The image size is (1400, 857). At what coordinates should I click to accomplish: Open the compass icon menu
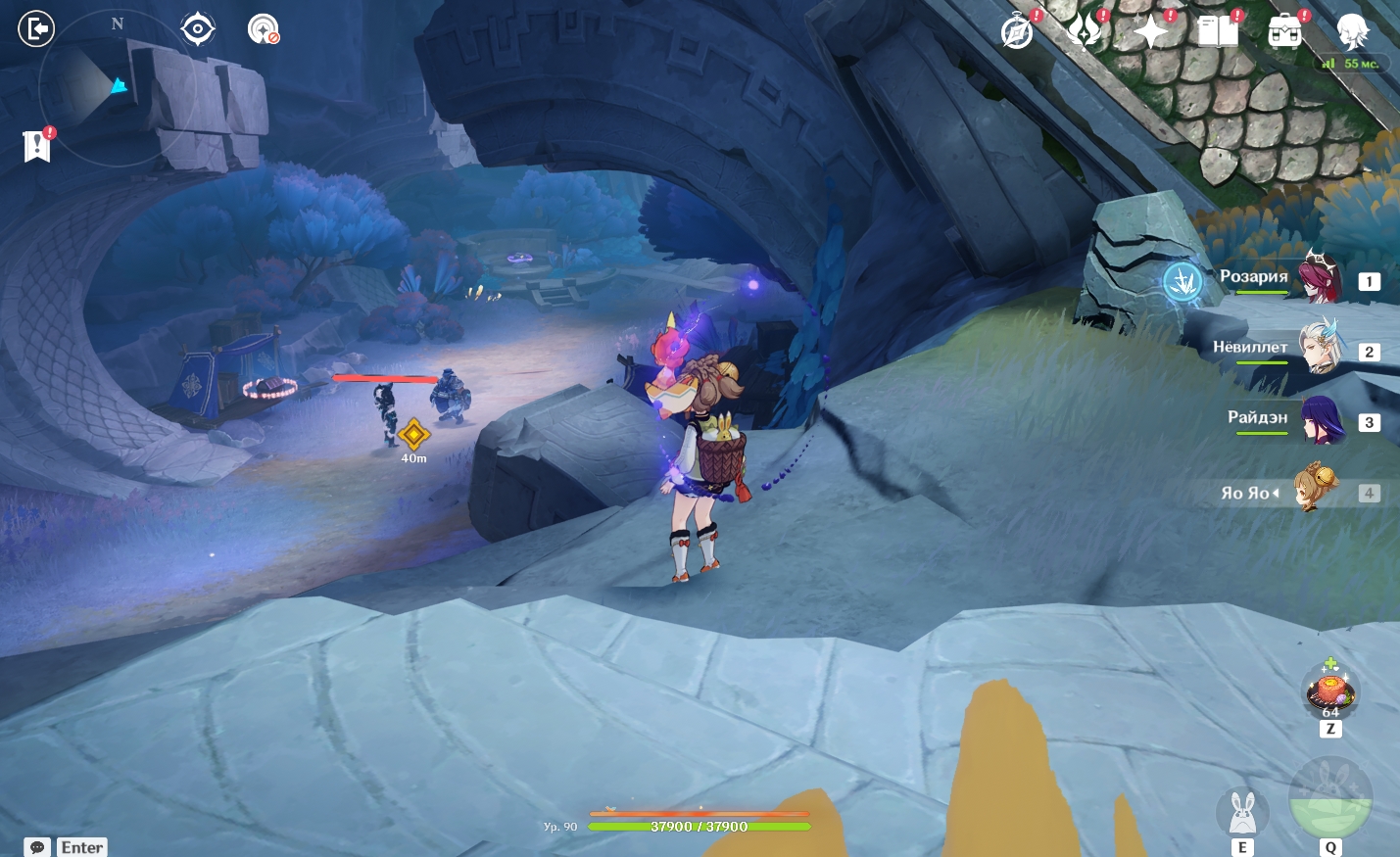(x=1018, y=31)
